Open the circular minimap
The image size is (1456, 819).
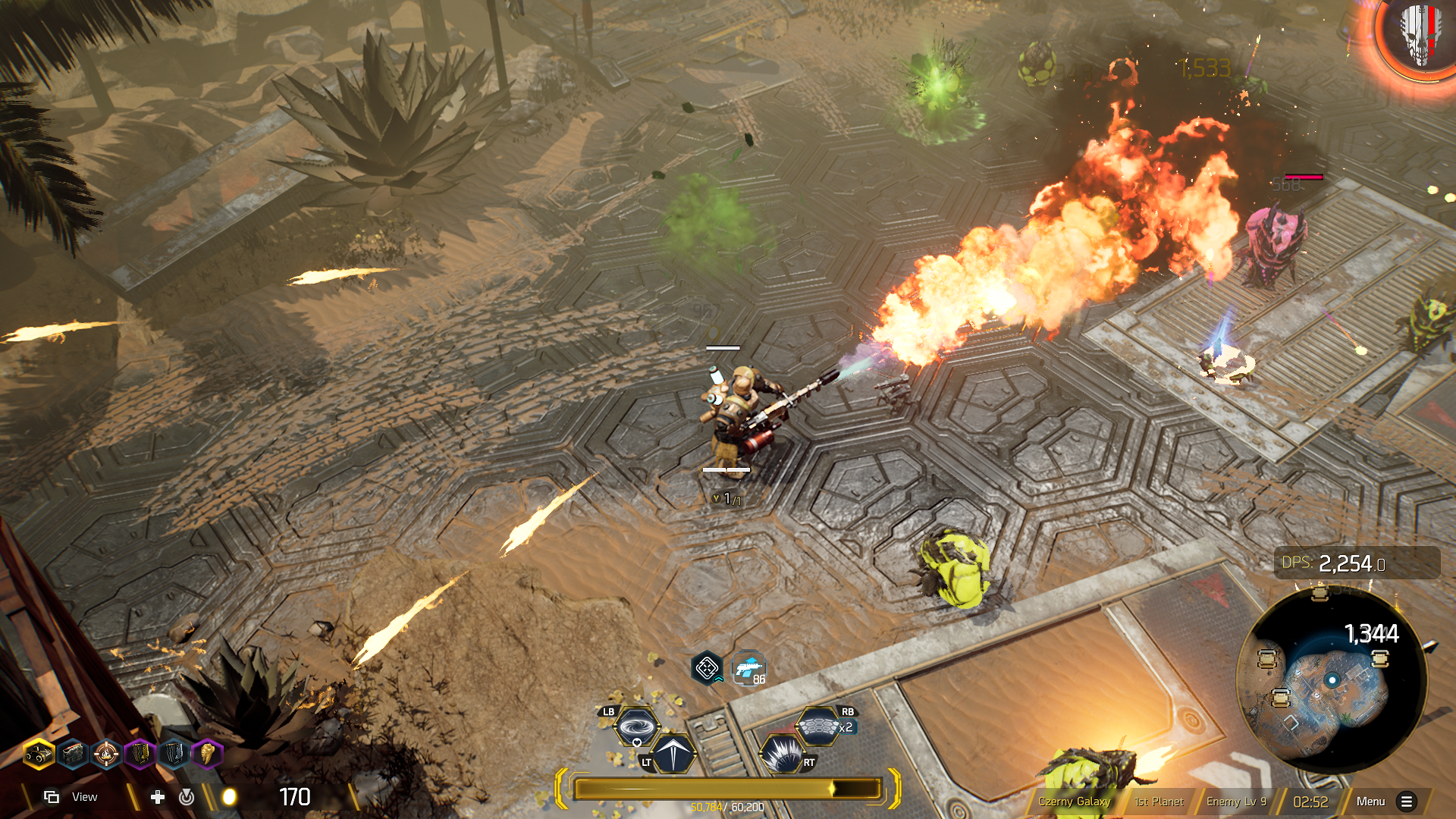pos(1332,680)
